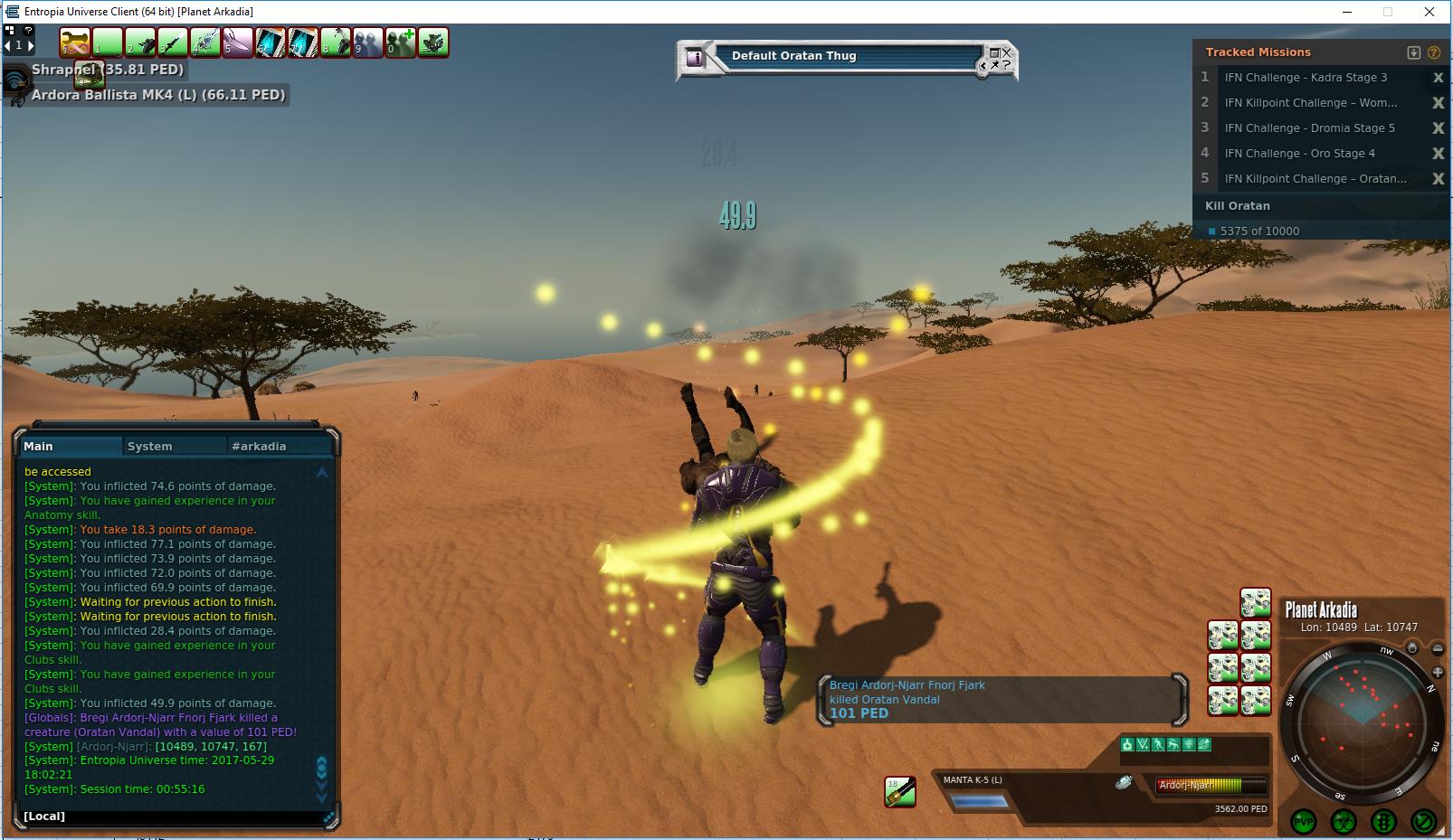
Task: Stop tracking IFN Challenge - Oro Stage 4
Action: click(x=1438, y=154)
